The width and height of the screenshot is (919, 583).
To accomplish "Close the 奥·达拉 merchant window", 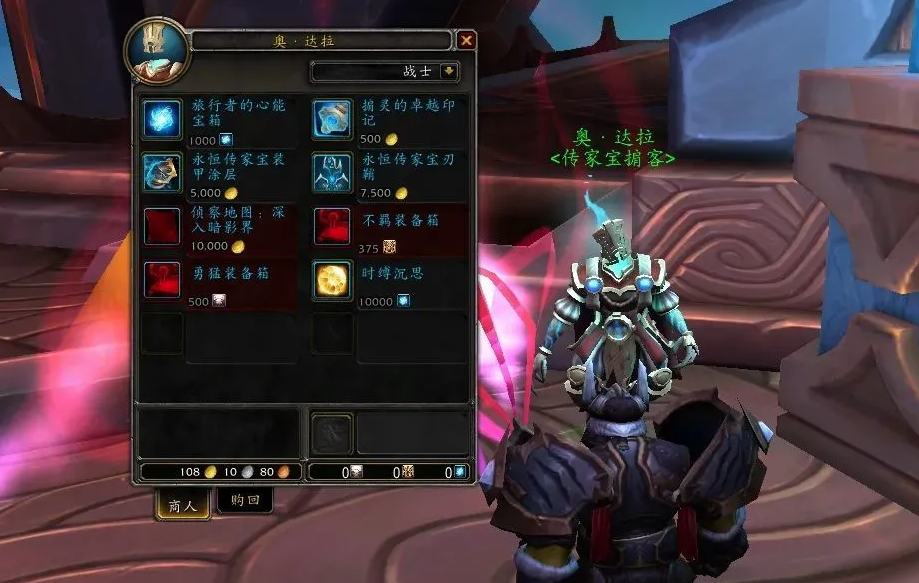I will pos(466,41).
